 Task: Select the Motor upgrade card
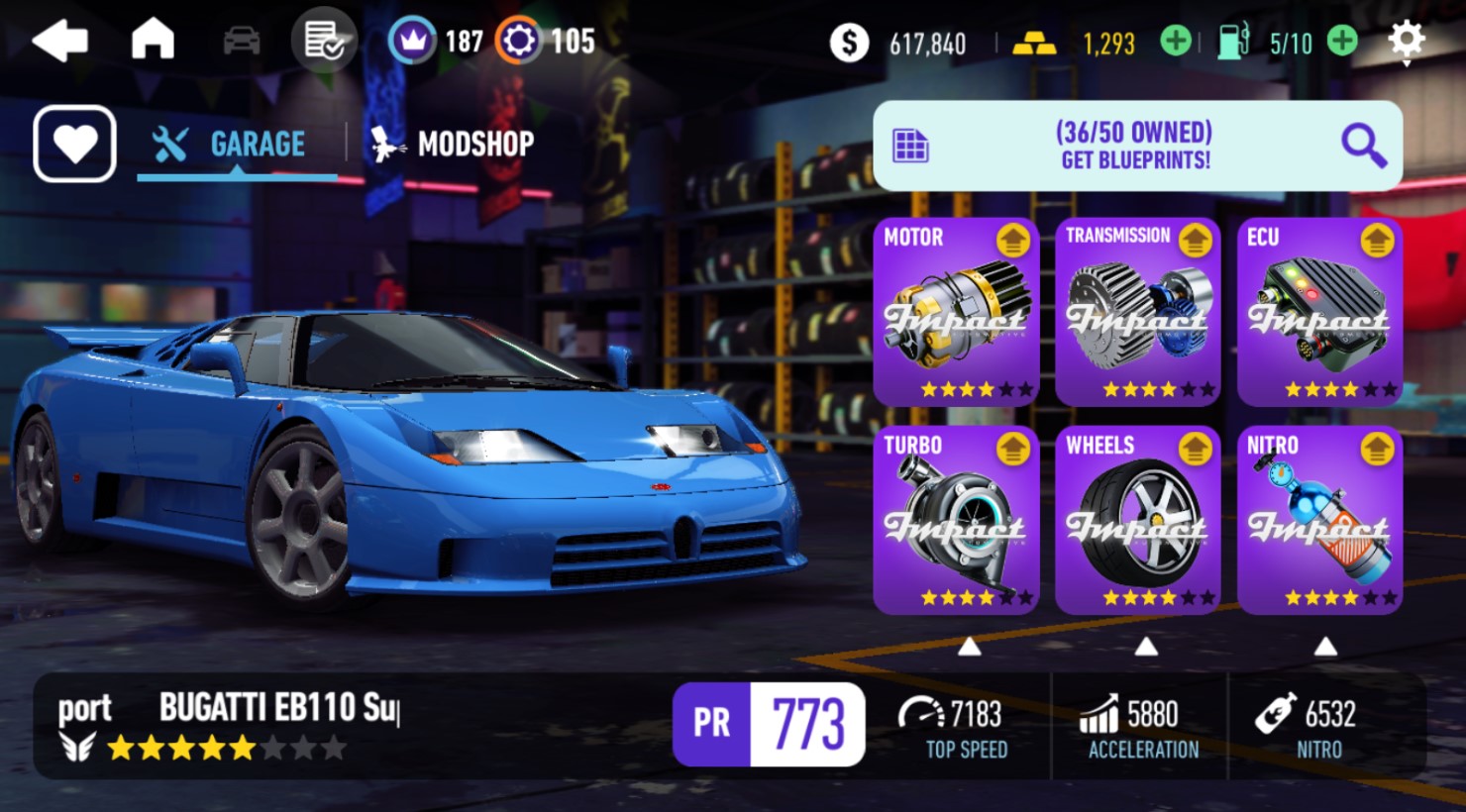coord(956,312)
